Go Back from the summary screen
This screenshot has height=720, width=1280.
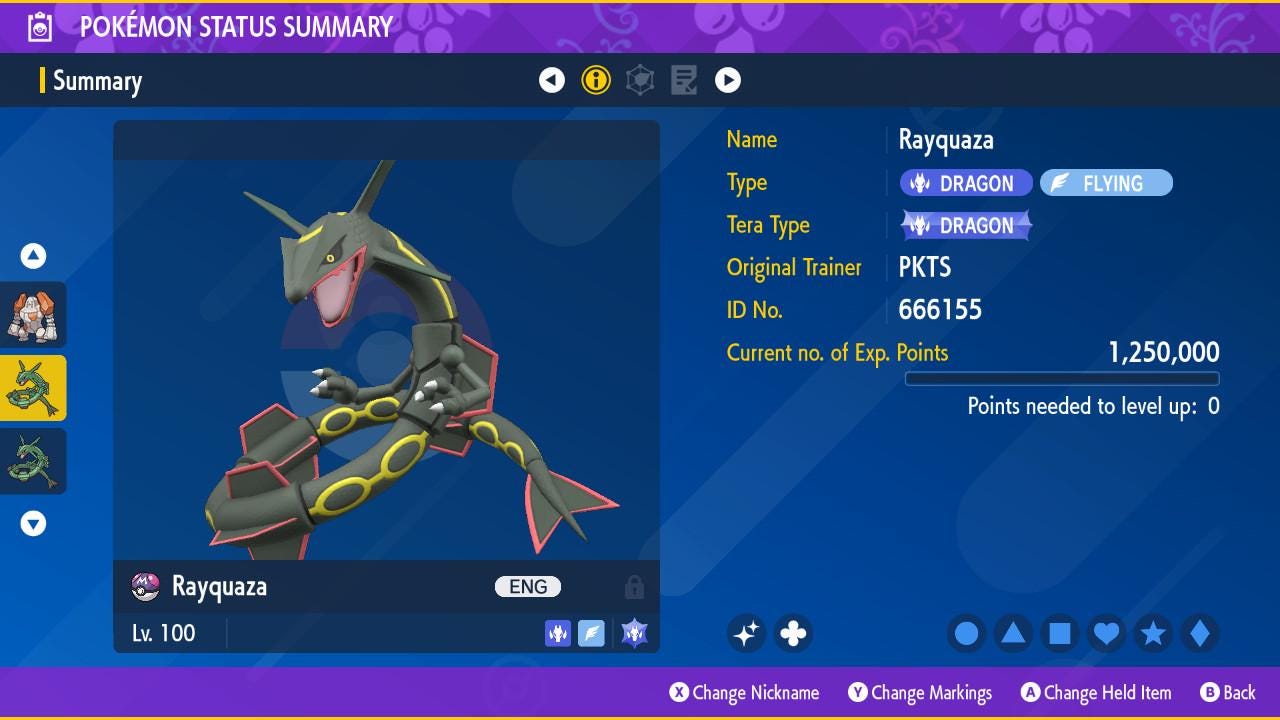pos(1227,693)
